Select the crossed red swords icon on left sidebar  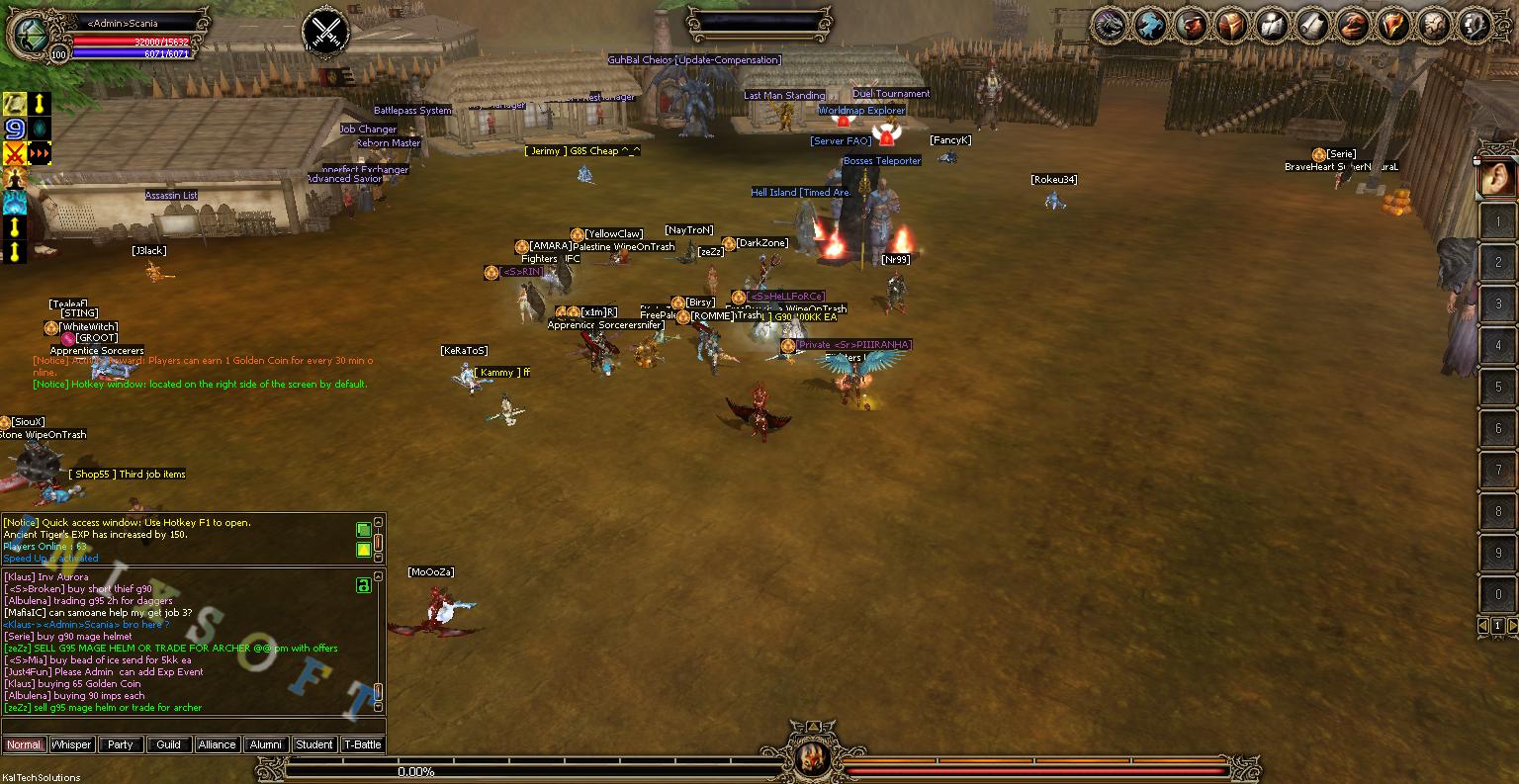(14, 152)
